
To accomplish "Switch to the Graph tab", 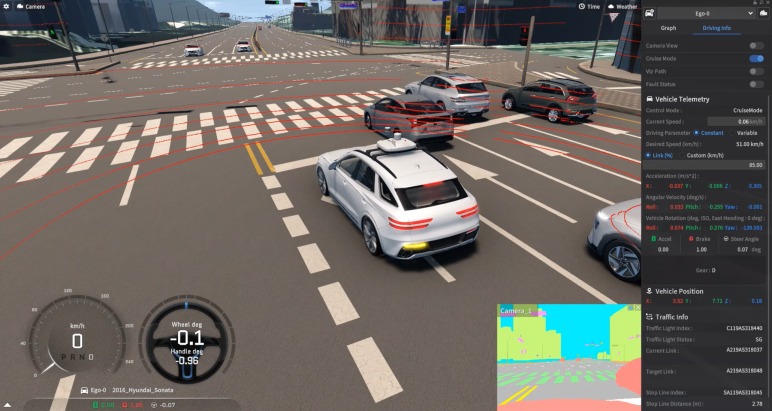I will pyautogui.click(x=668, y=28).
